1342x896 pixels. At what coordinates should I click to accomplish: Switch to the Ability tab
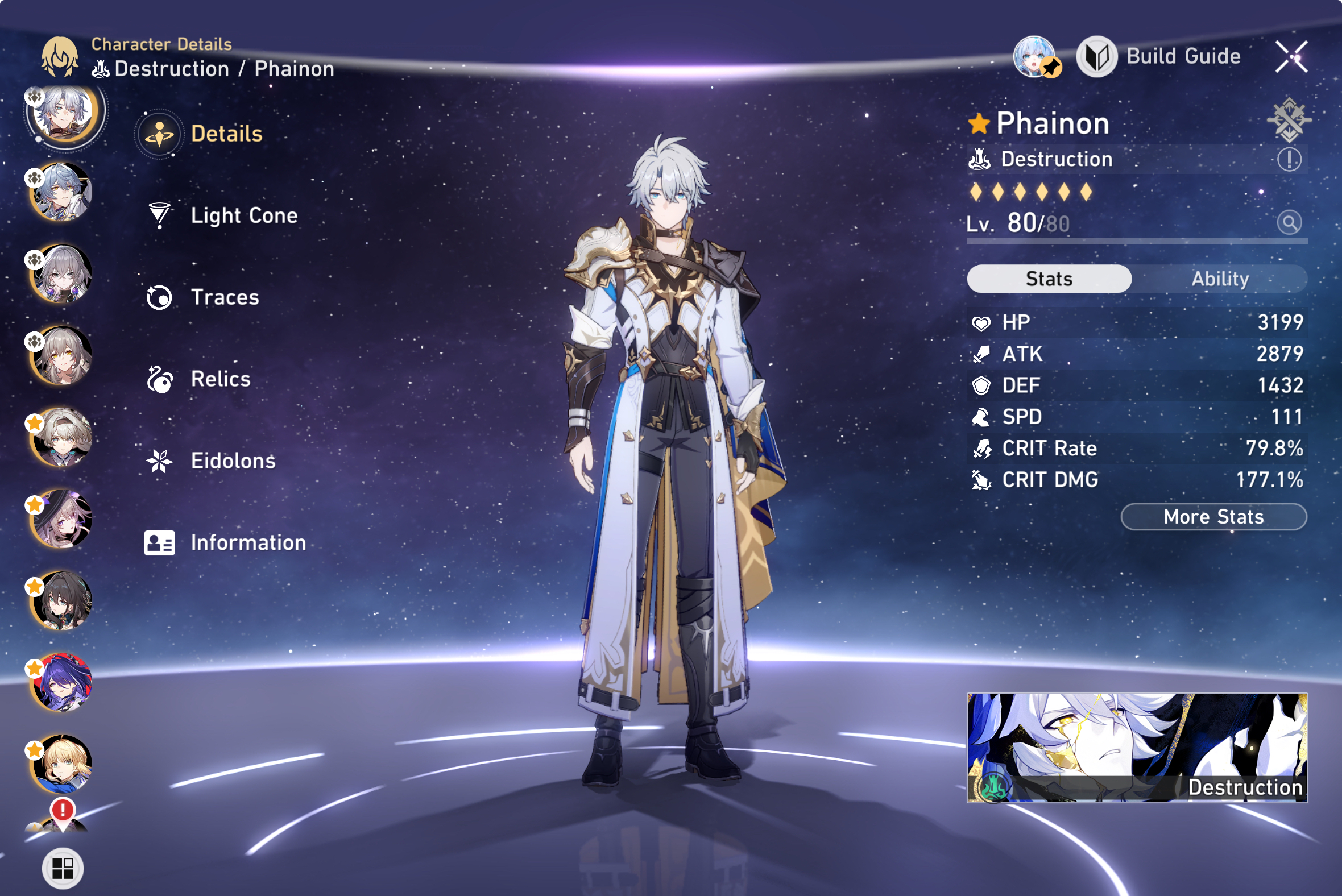tap(1219, 279)
